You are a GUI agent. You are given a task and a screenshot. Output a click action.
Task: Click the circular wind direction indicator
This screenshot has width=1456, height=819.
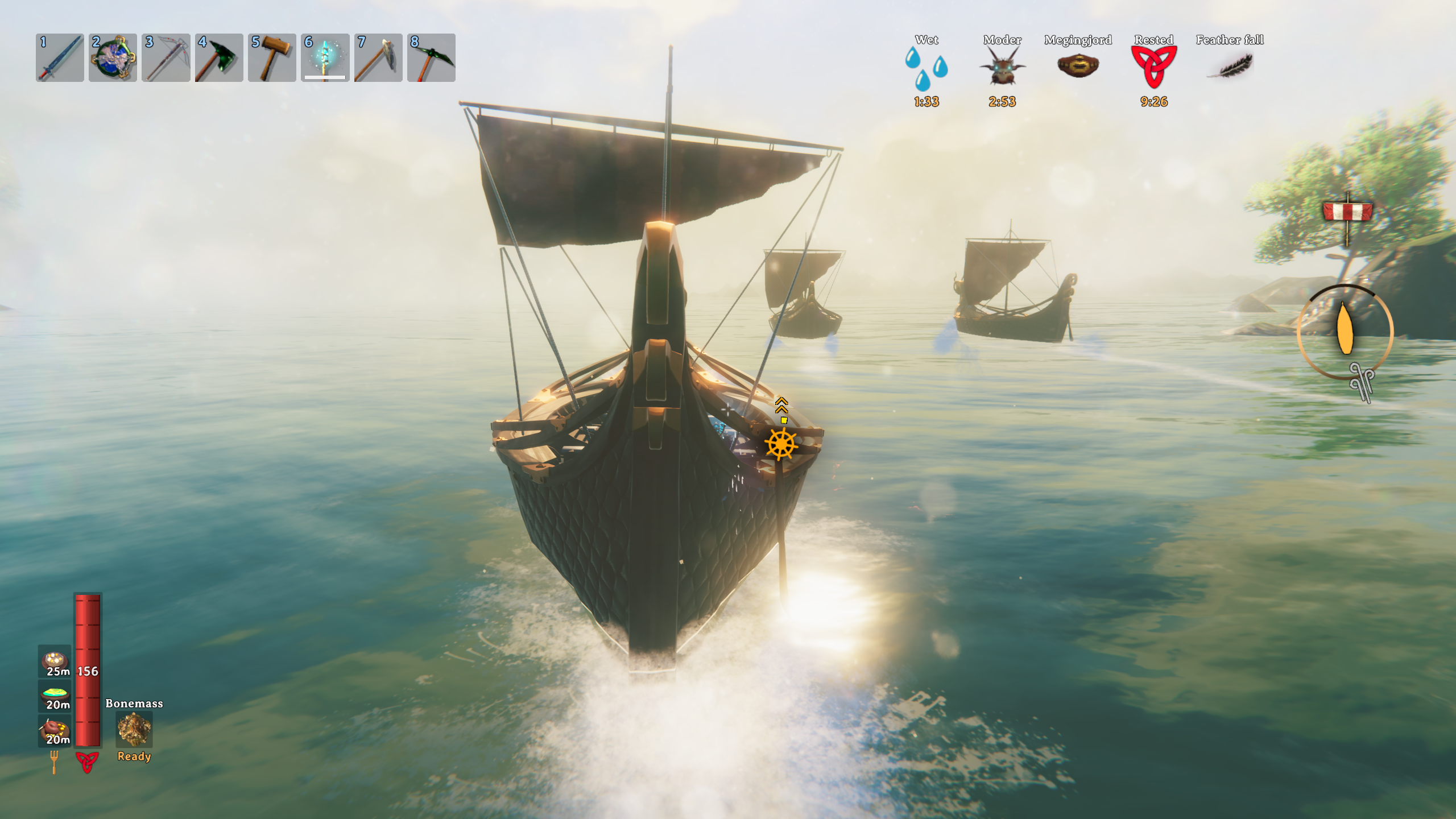pyautogui.click(x=1345, y=331)
